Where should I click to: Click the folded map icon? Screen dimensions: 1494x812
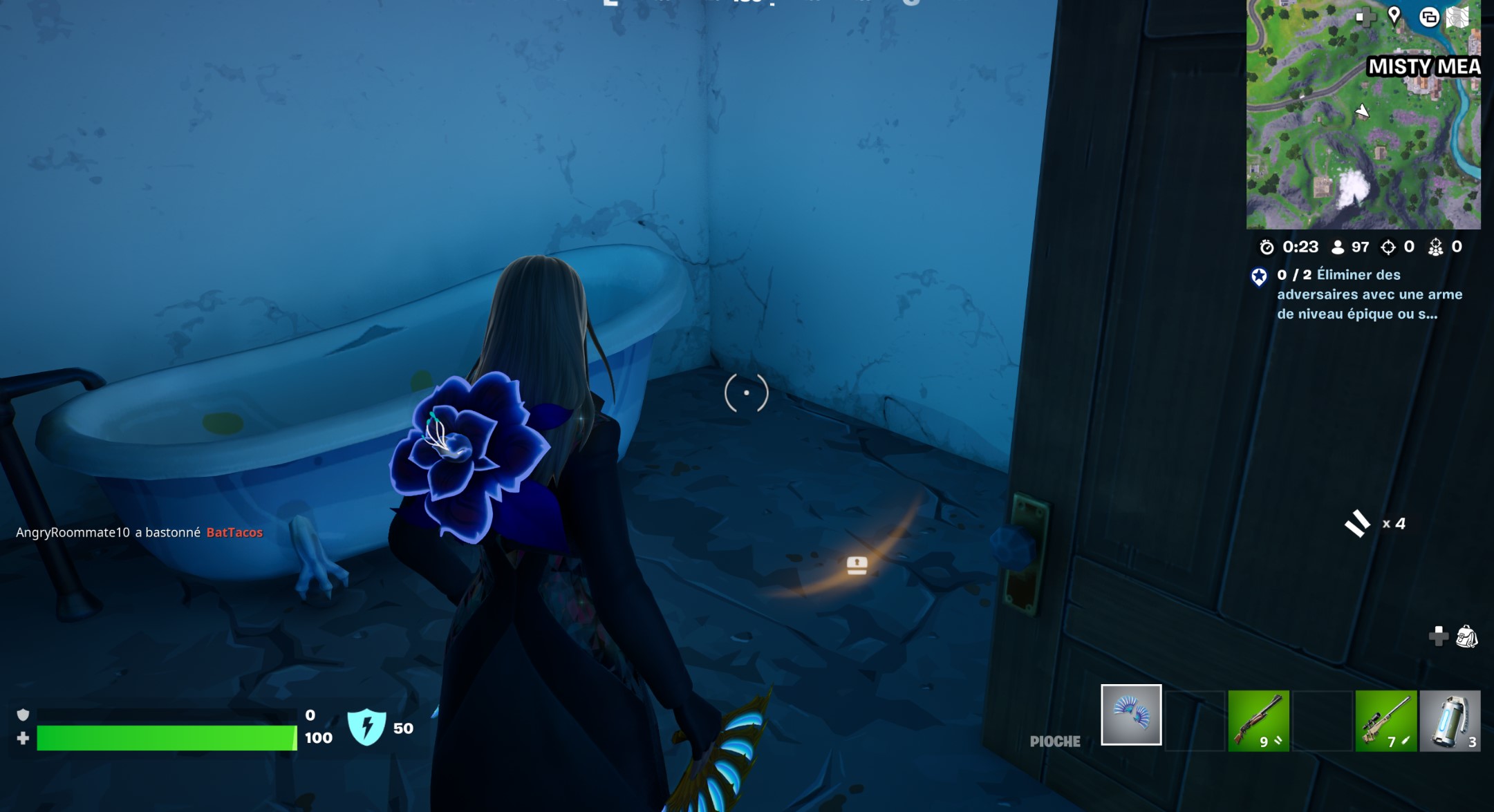pos(1457,17)
